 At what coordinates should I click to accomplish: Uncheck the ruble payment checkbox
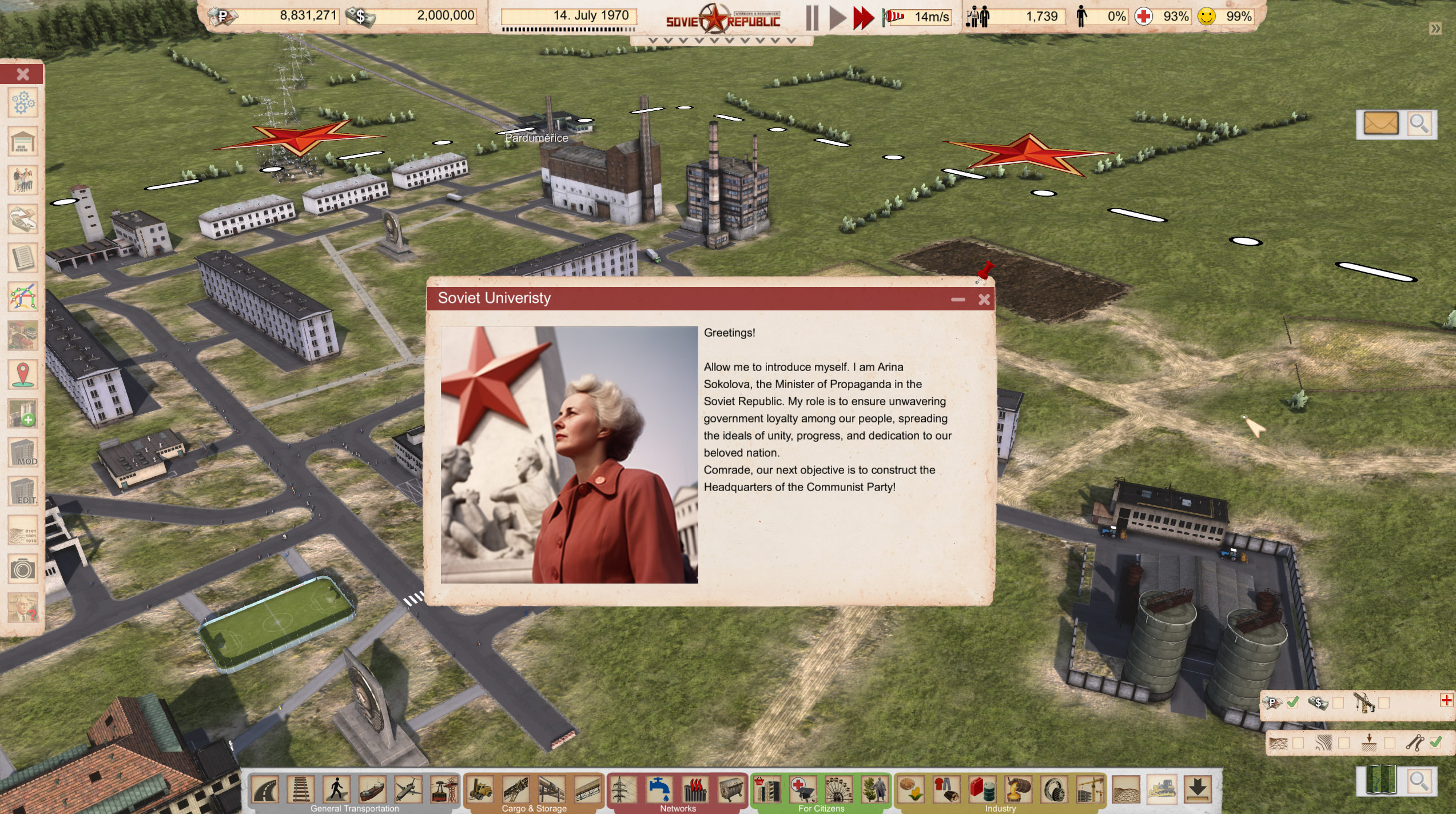(1292, 703)
